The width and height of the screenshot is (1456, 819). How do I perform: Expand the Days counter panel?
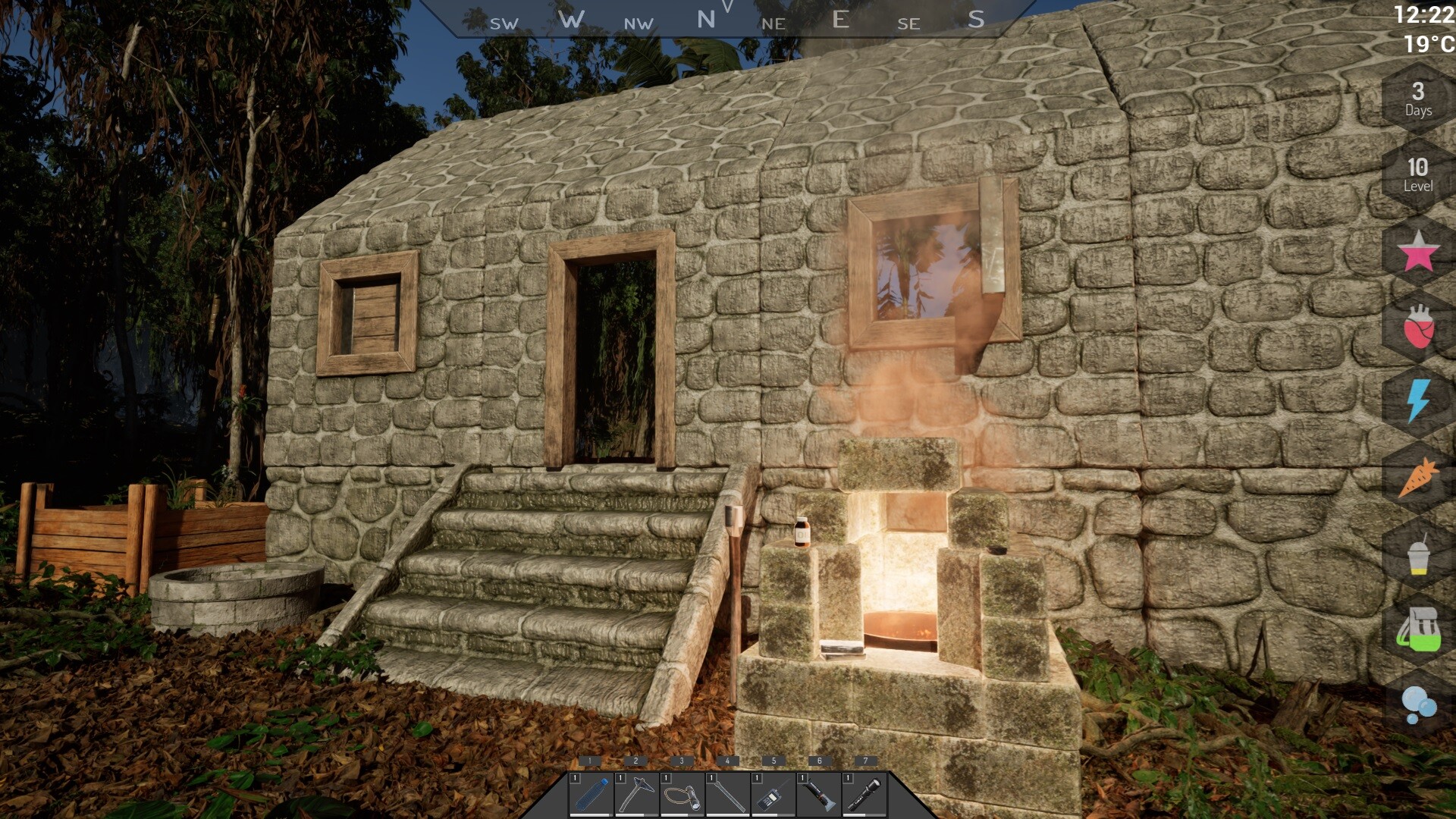1420,99
